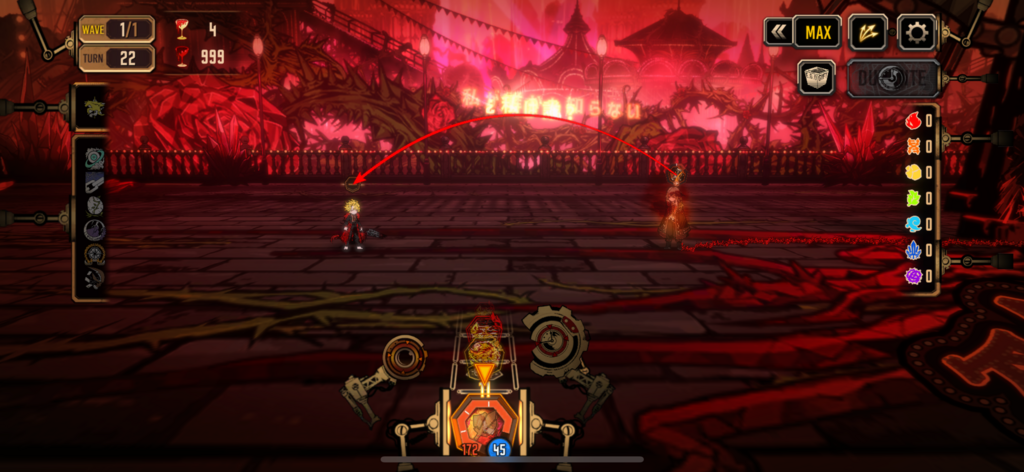The image size is (1024, 472).
Task: Click the red fire element icon
Action: coord(913,121)
